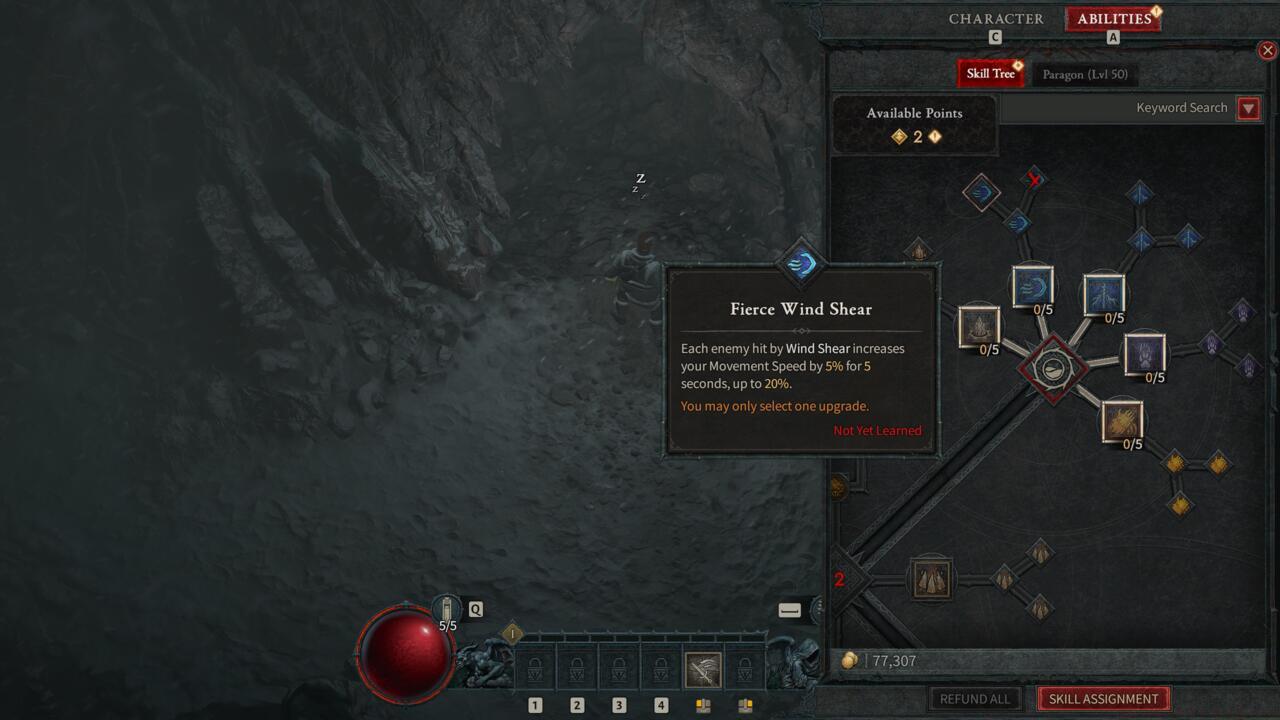Select the sword attack hotbar slot

[x=703, y=669]
